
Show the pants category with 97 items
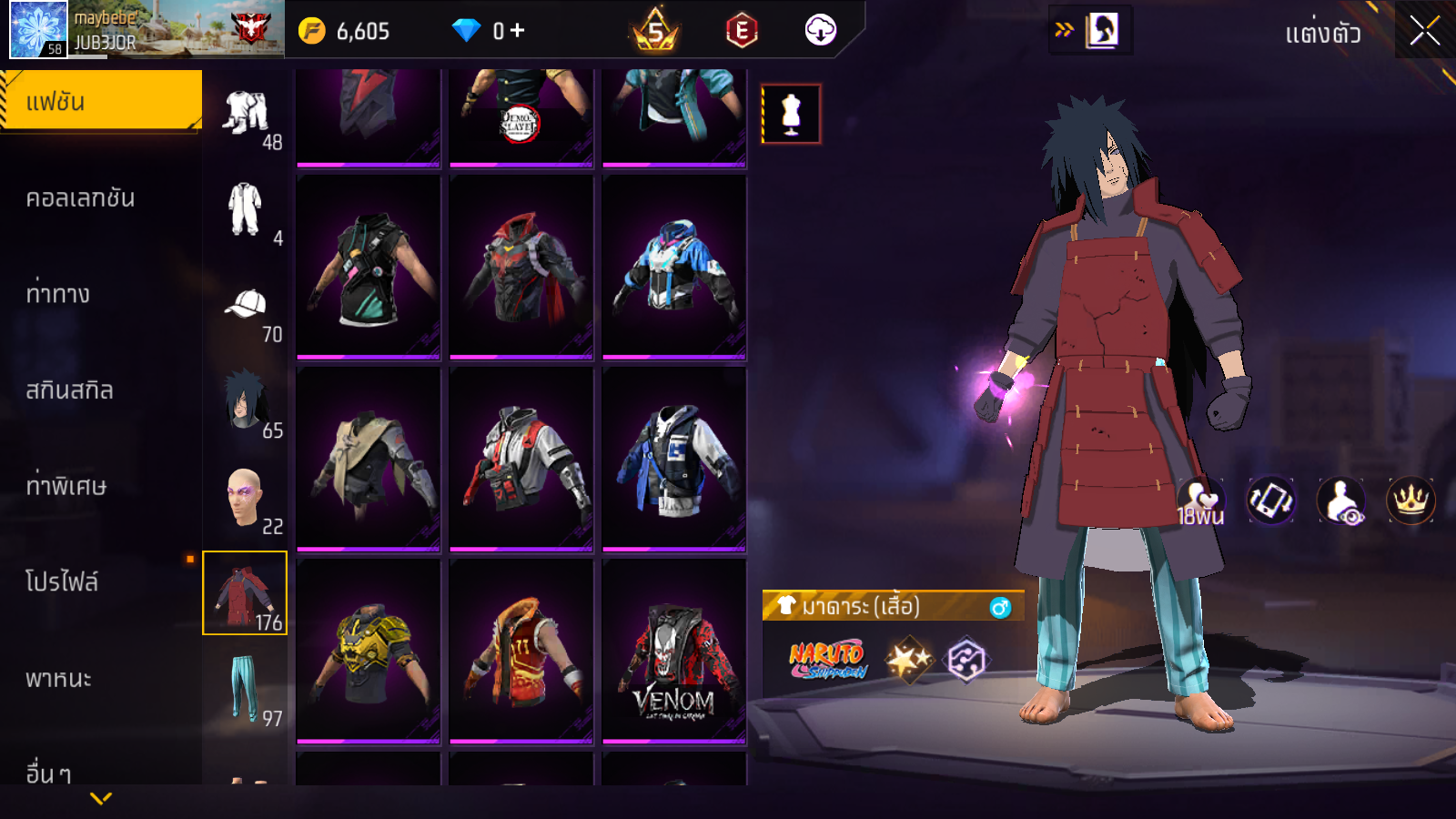coord(244,690)
